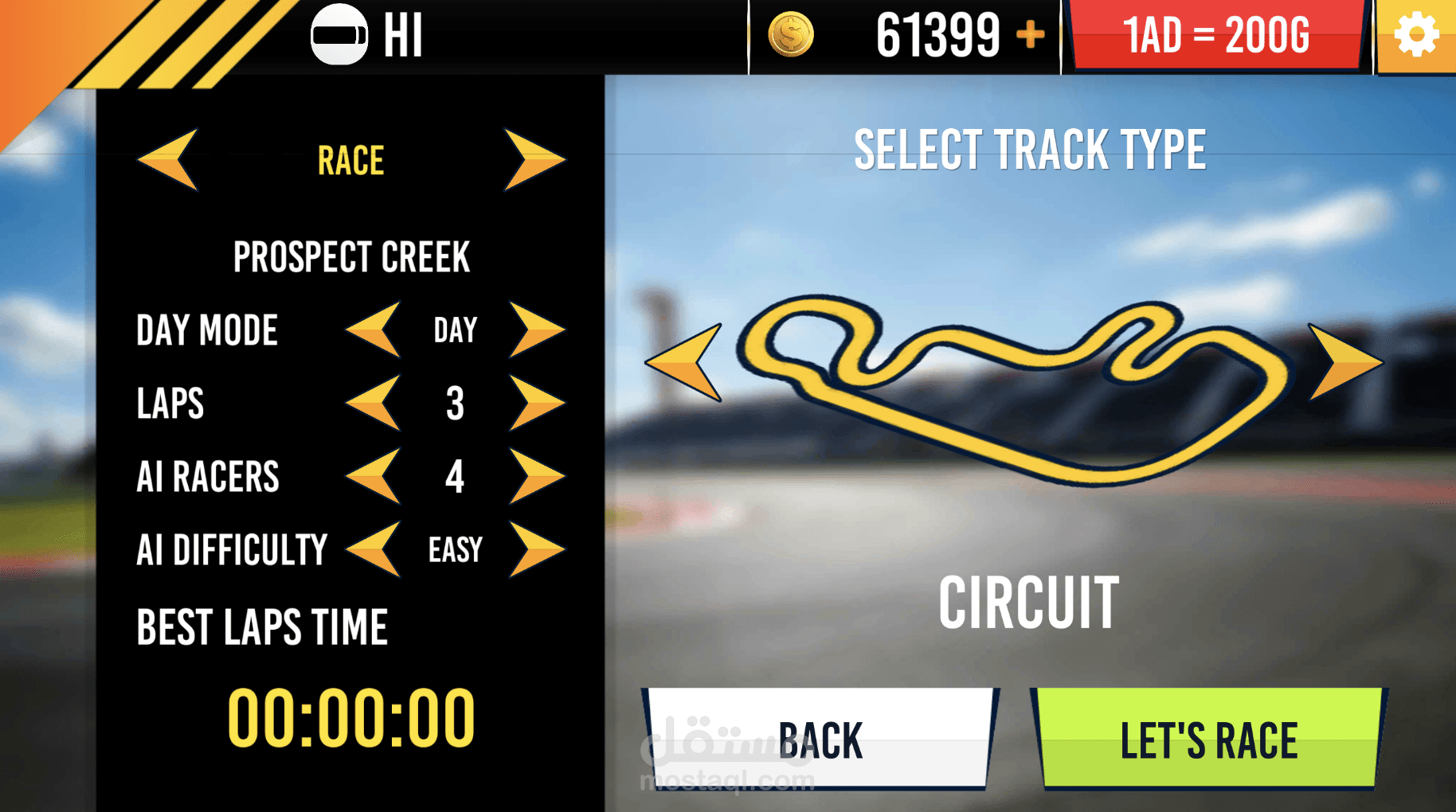Increase the number of laps
This screenshot has height=812, width=1456.
536,403
